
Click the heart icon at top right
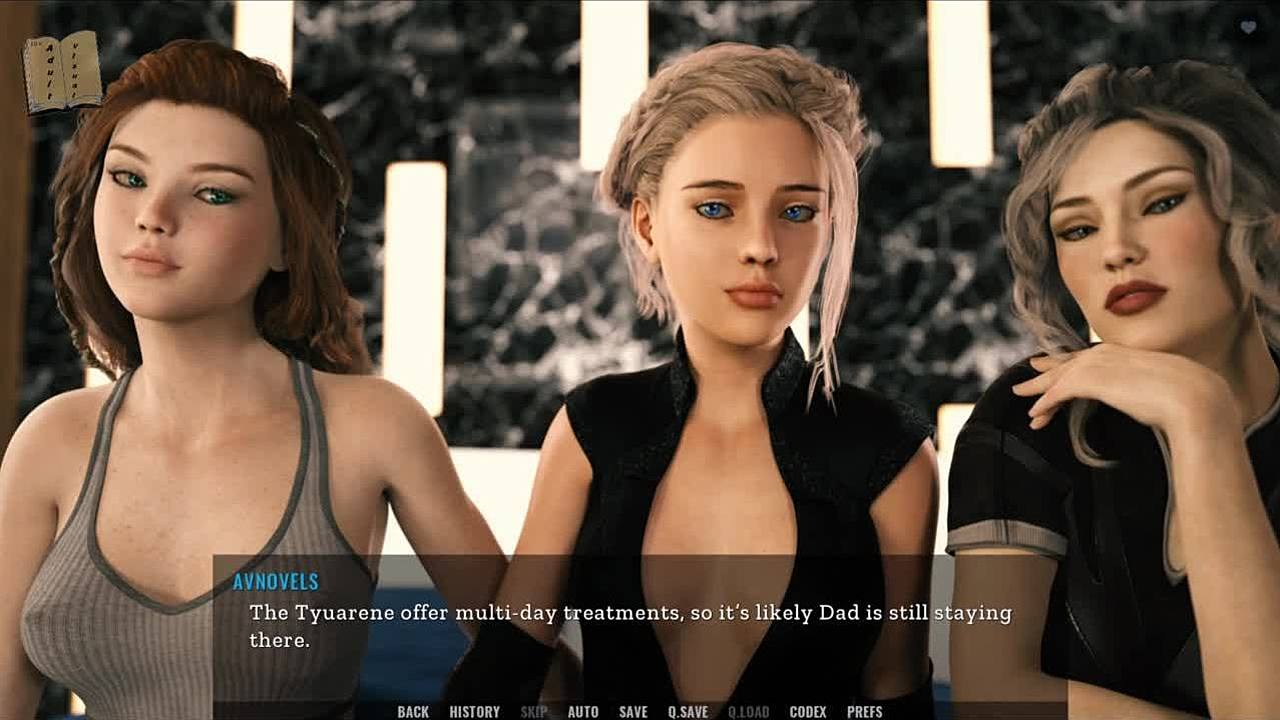(x=1248, y=28)
